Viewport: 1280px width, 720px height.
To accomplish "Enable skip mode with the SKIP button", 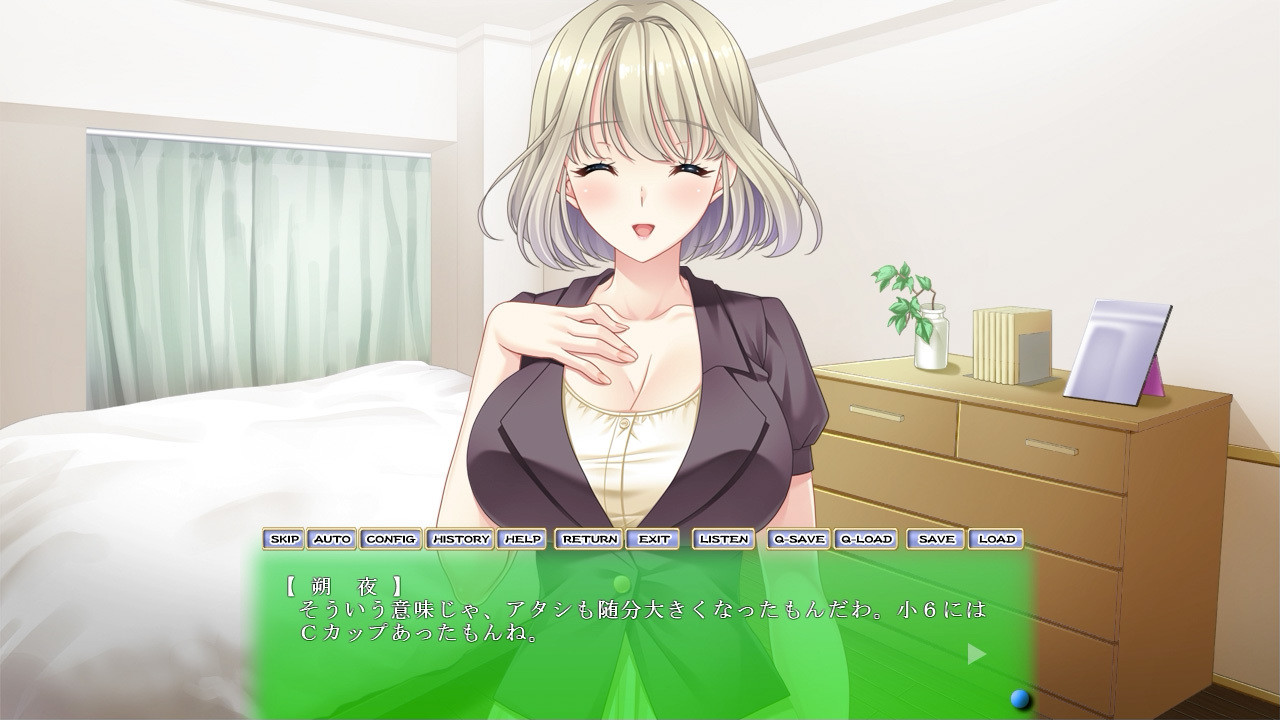I will tap(285, 539).
